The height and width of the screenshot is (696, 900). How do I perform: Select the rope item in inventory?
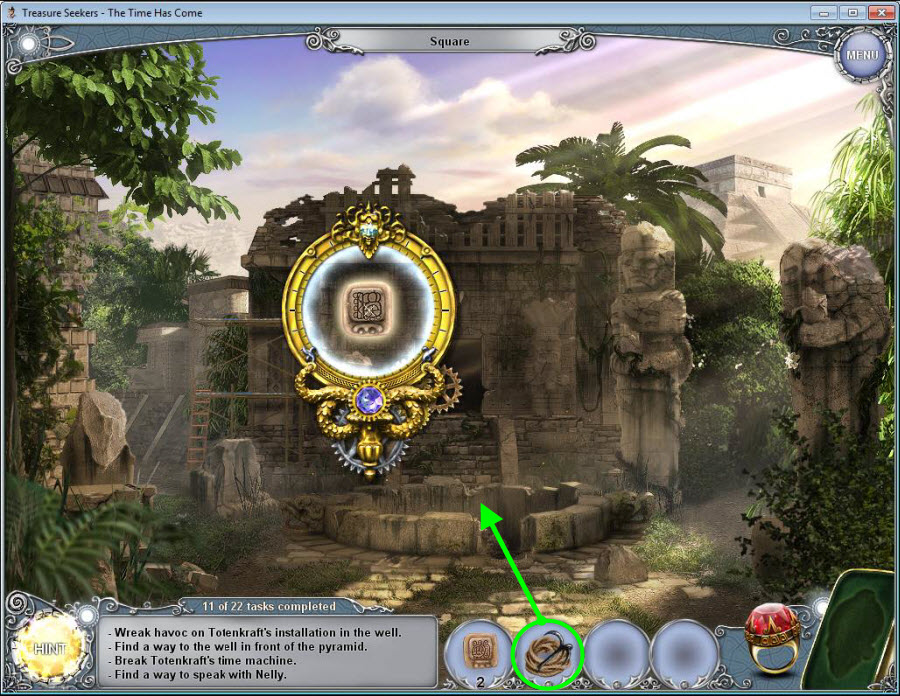[x=546, y=655]
